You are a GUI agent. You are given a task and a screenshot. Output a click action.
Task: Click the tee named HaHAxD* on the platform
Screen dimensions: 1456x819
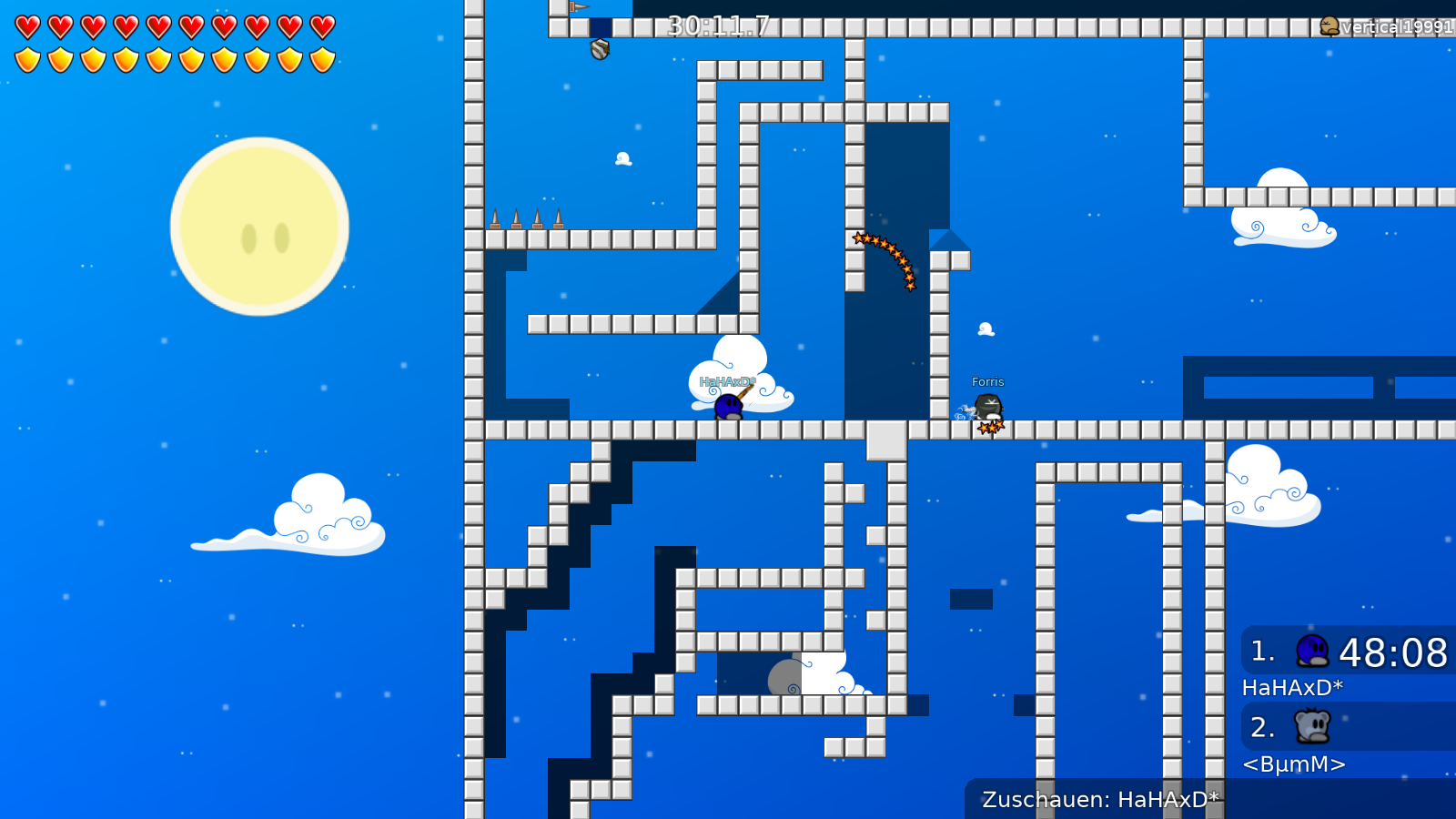(x=726, y=405)
